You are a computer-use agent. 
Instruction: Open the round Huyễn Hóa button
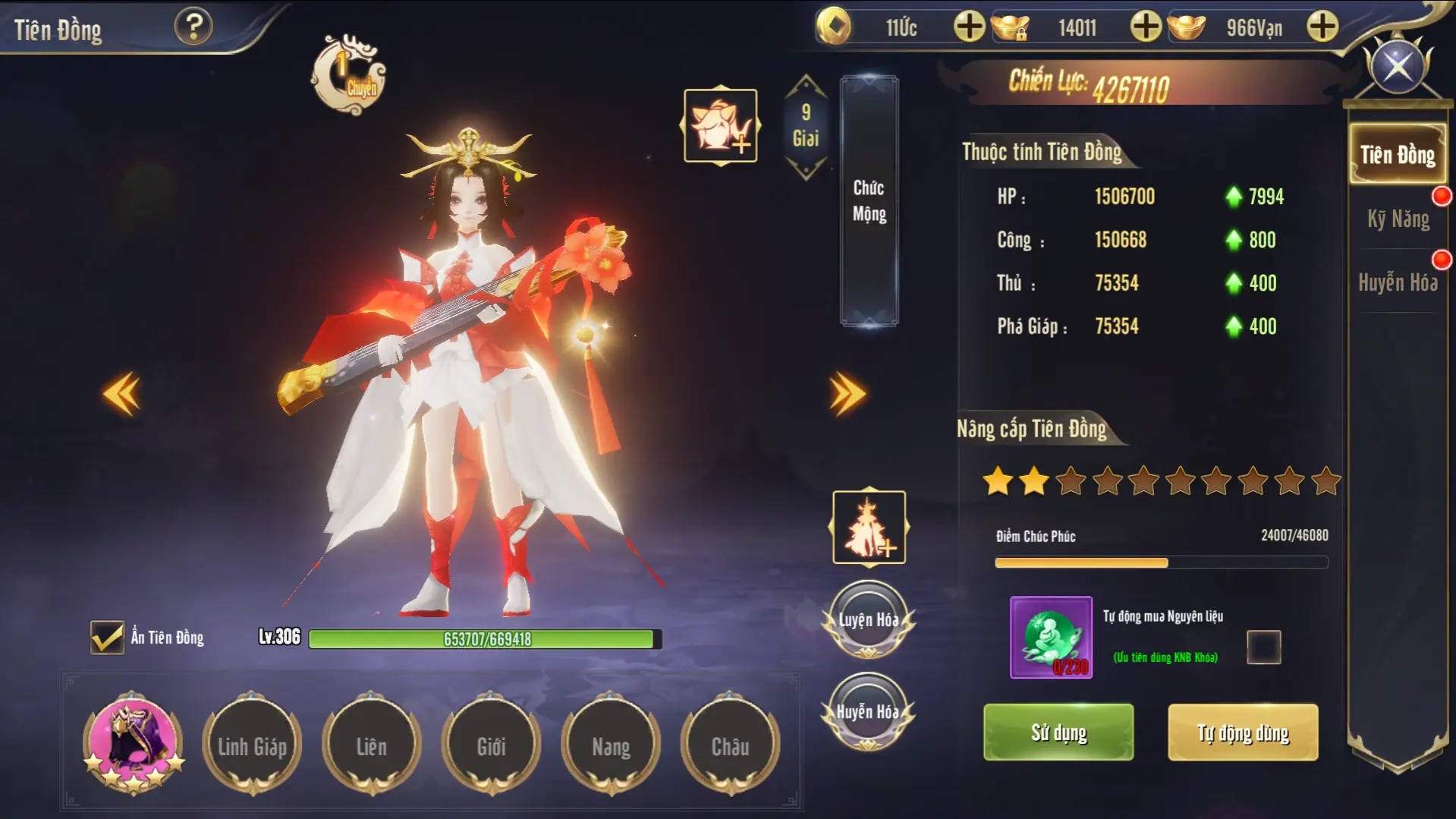[x=868, y=712]
